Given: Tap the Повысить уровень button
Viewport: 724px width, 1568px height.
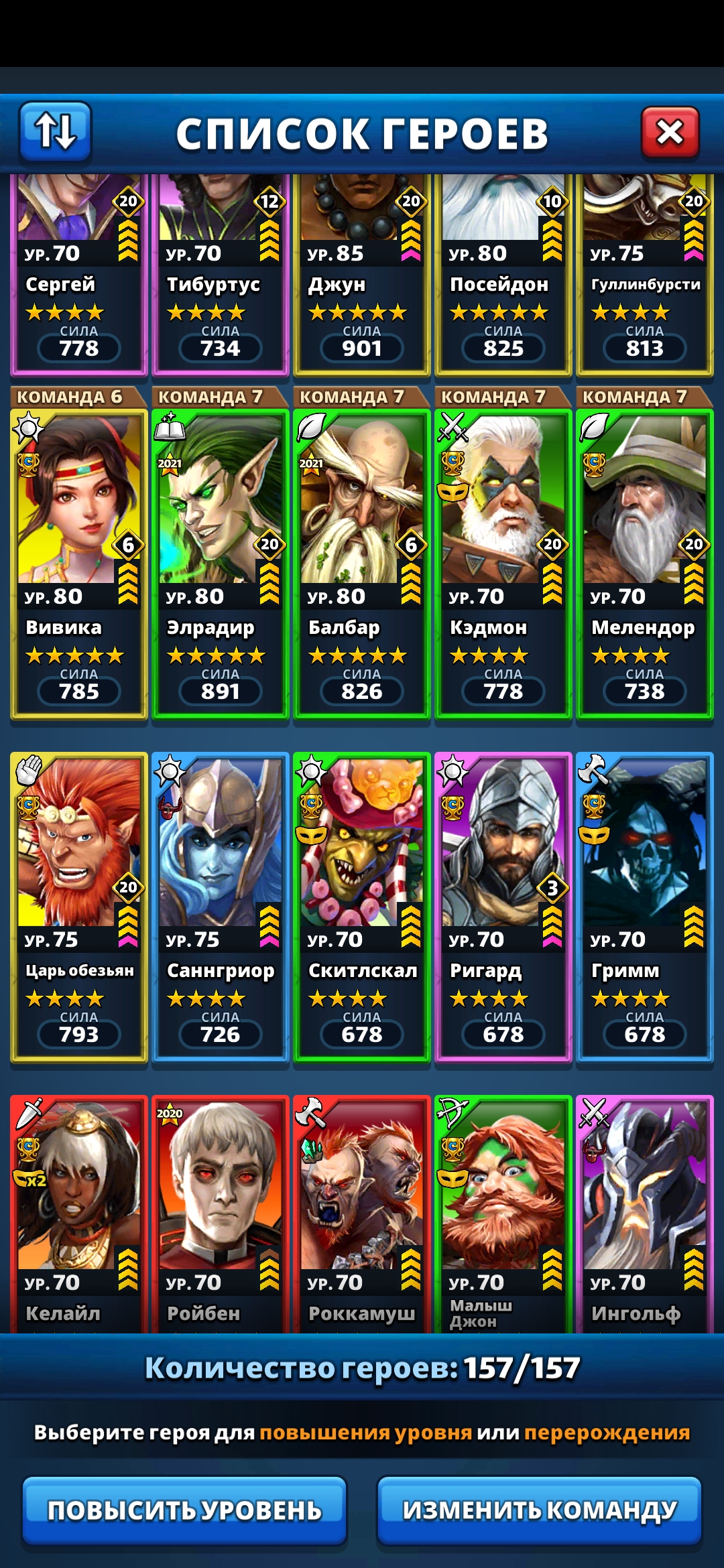Looking at the screenshot, I should point(184,1510).
